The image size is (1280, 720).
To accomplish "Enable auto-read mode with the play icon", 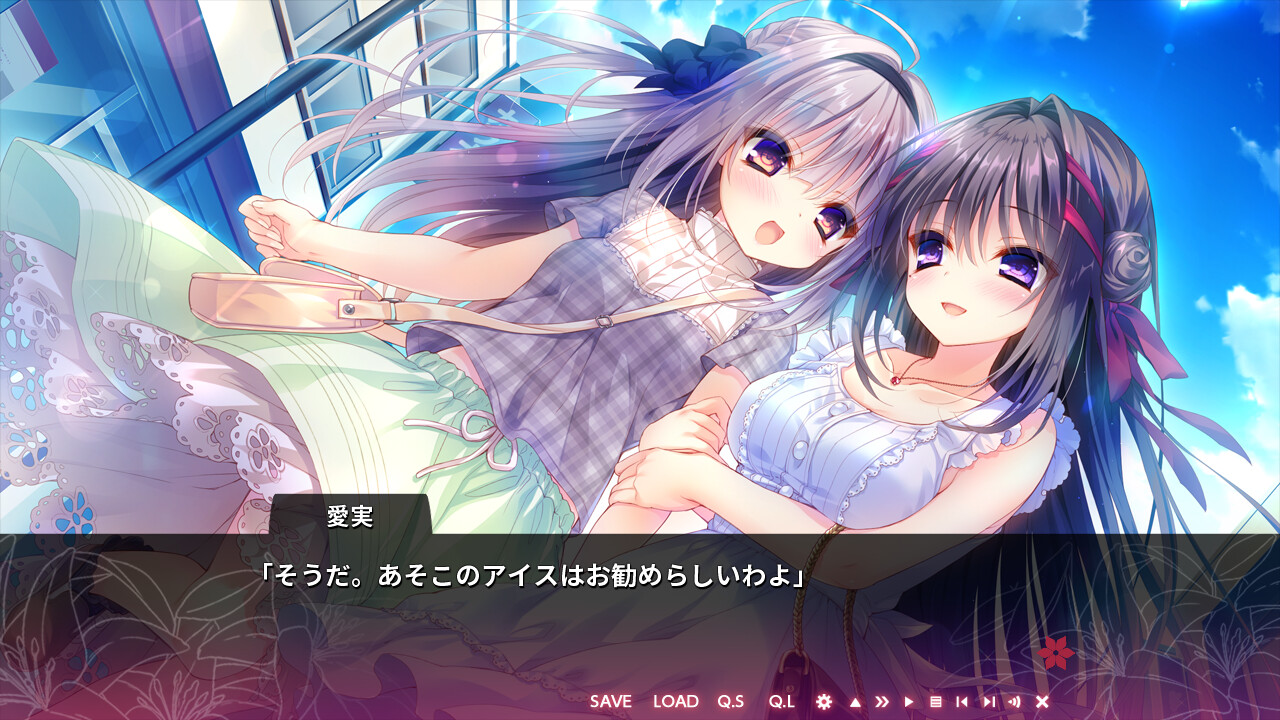I will click(908, 702).
